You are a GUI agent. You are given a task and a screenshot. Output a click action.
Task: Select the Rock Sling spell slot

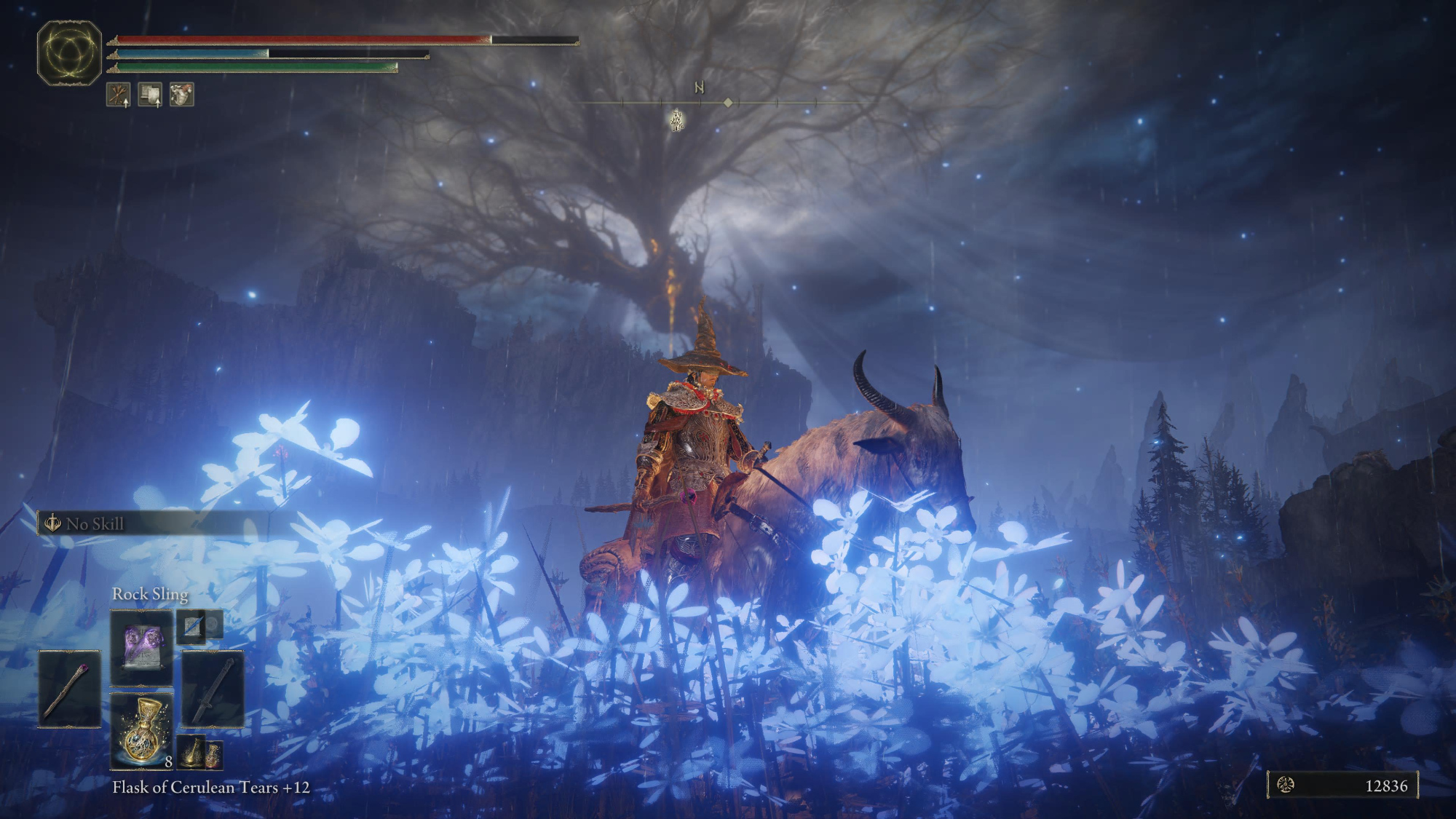coord(141,647)
